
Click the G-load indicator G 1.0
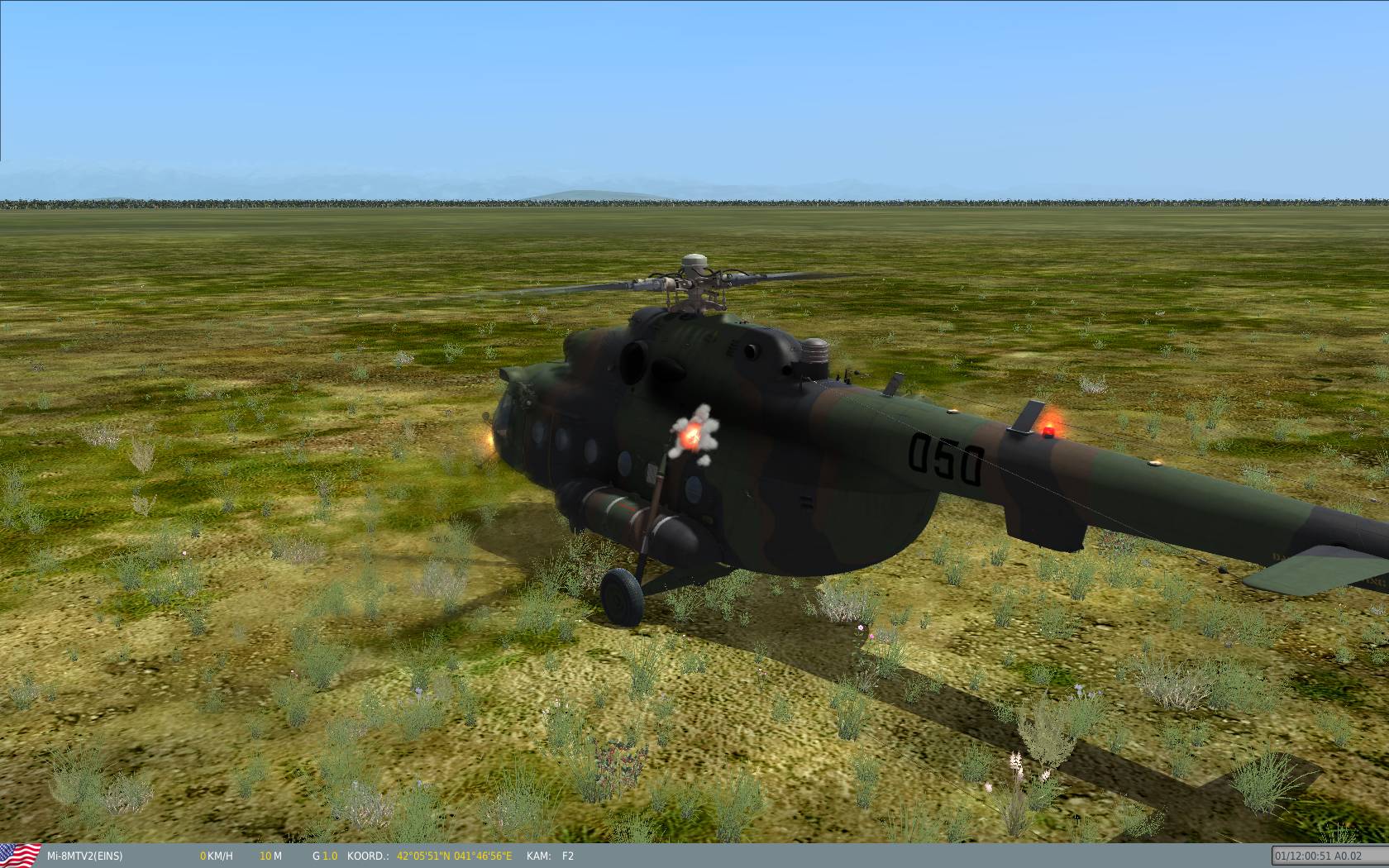pyautogui.click(x=322, y=857)
